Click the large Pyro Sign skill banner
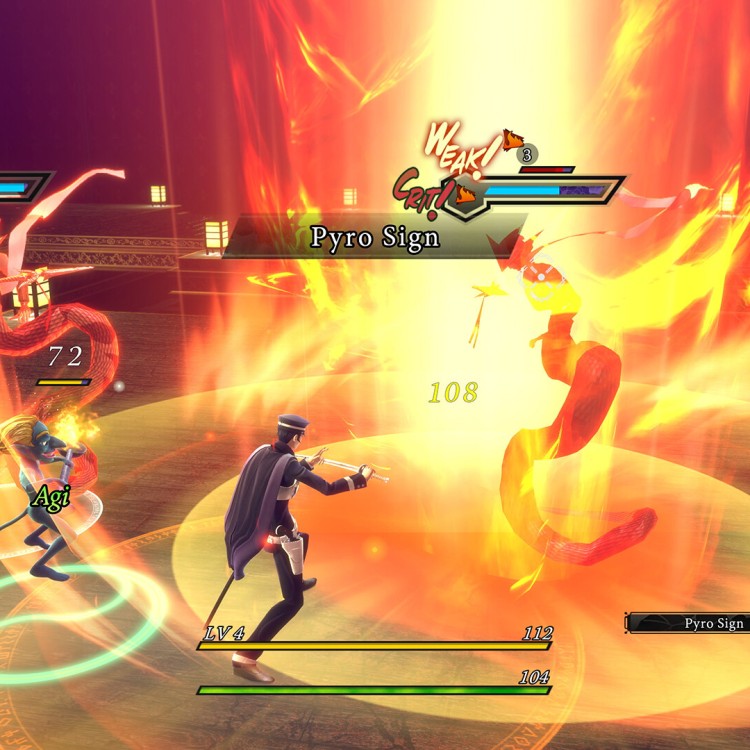Screen dimensions: 750x750 point(374,239)
